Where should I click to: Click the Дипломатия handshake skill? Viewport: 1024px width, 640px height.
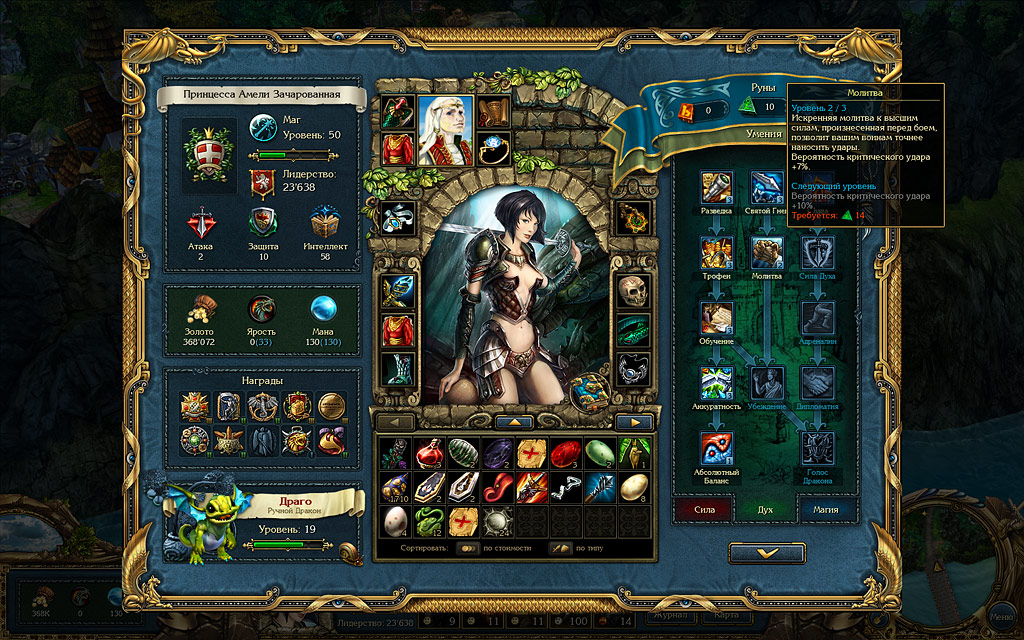(817, 383)
